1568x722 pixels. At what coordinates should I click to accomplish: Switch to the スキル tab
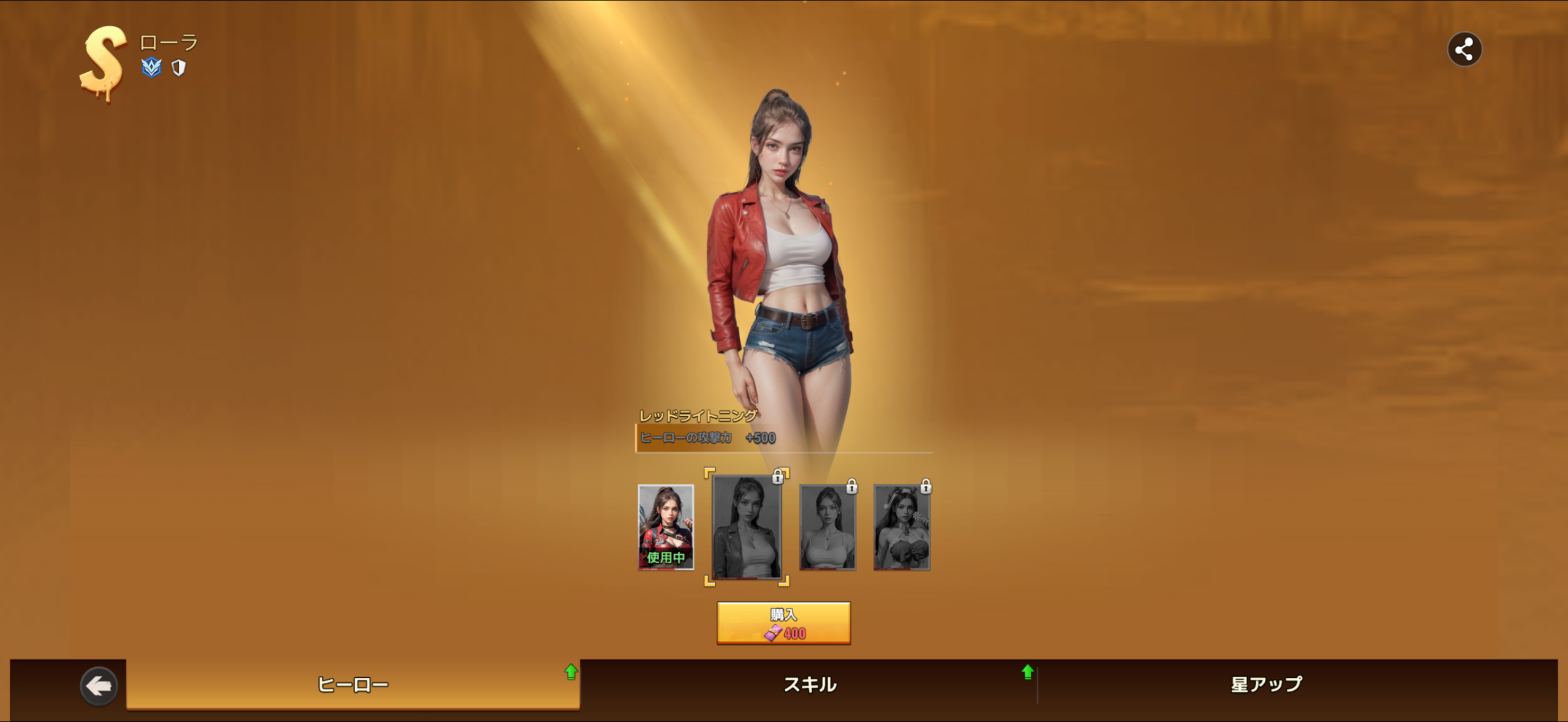tap(810, 685)
